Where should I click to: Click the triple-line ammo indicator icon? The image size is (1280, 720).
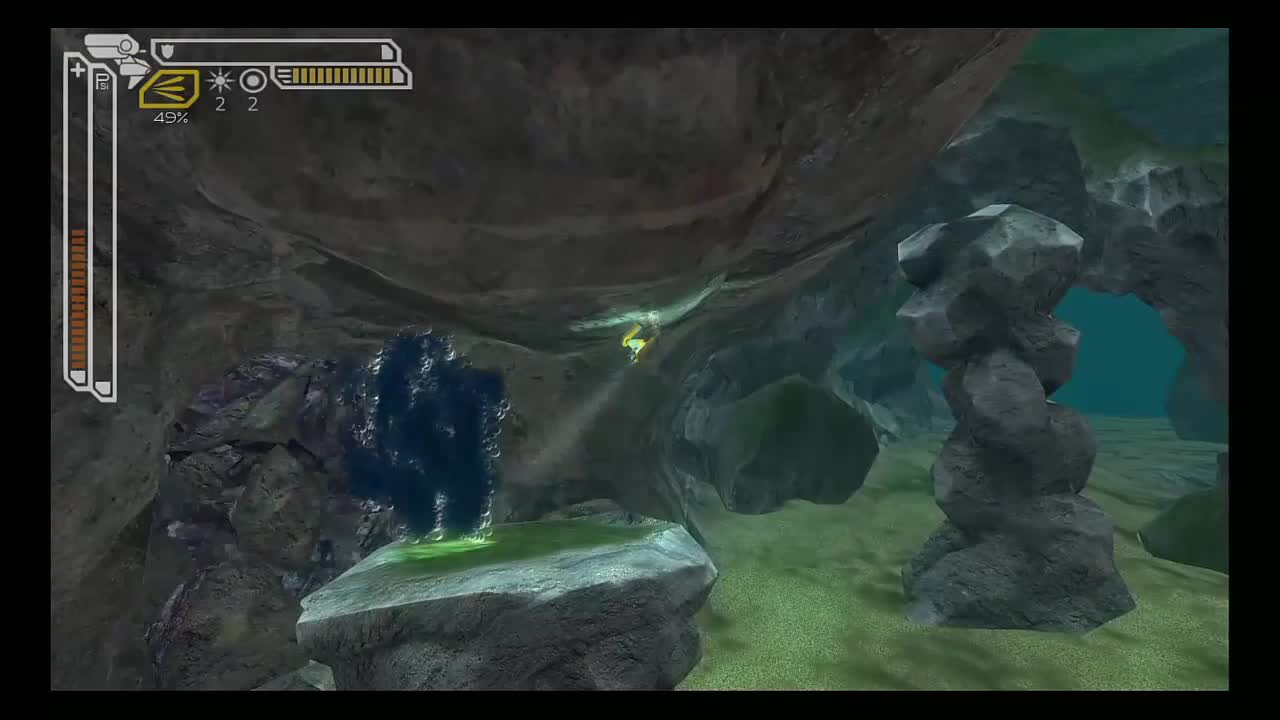click(285, 76)
